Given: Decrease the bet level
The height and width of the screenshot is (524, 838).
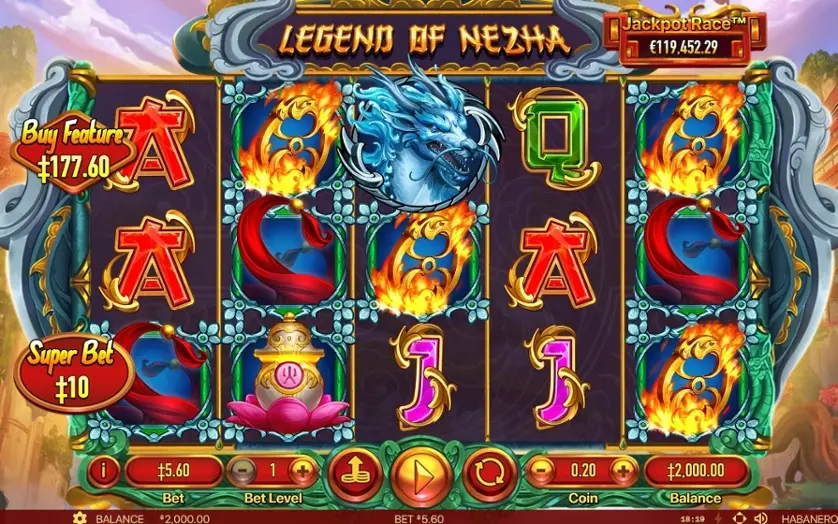Looking at the screenshot, I should [x=240, y=471].
